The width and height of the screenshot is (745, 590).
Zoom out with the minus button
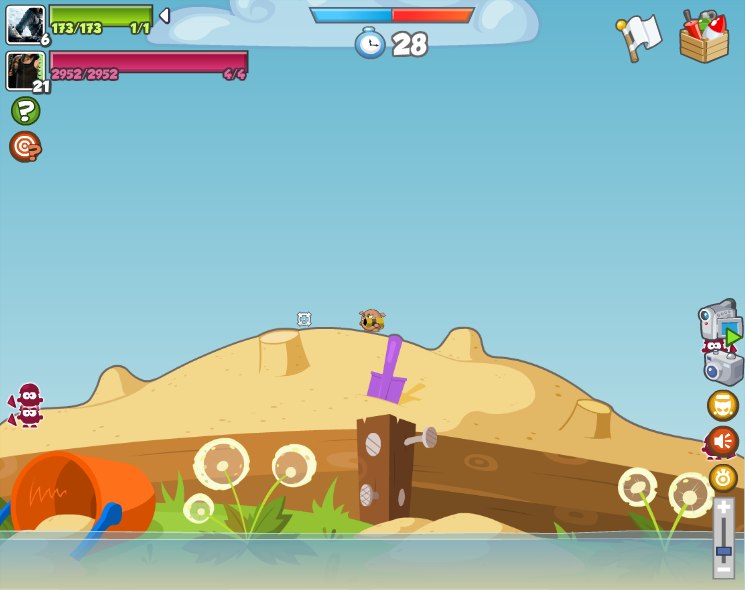(x=723, y=570)
